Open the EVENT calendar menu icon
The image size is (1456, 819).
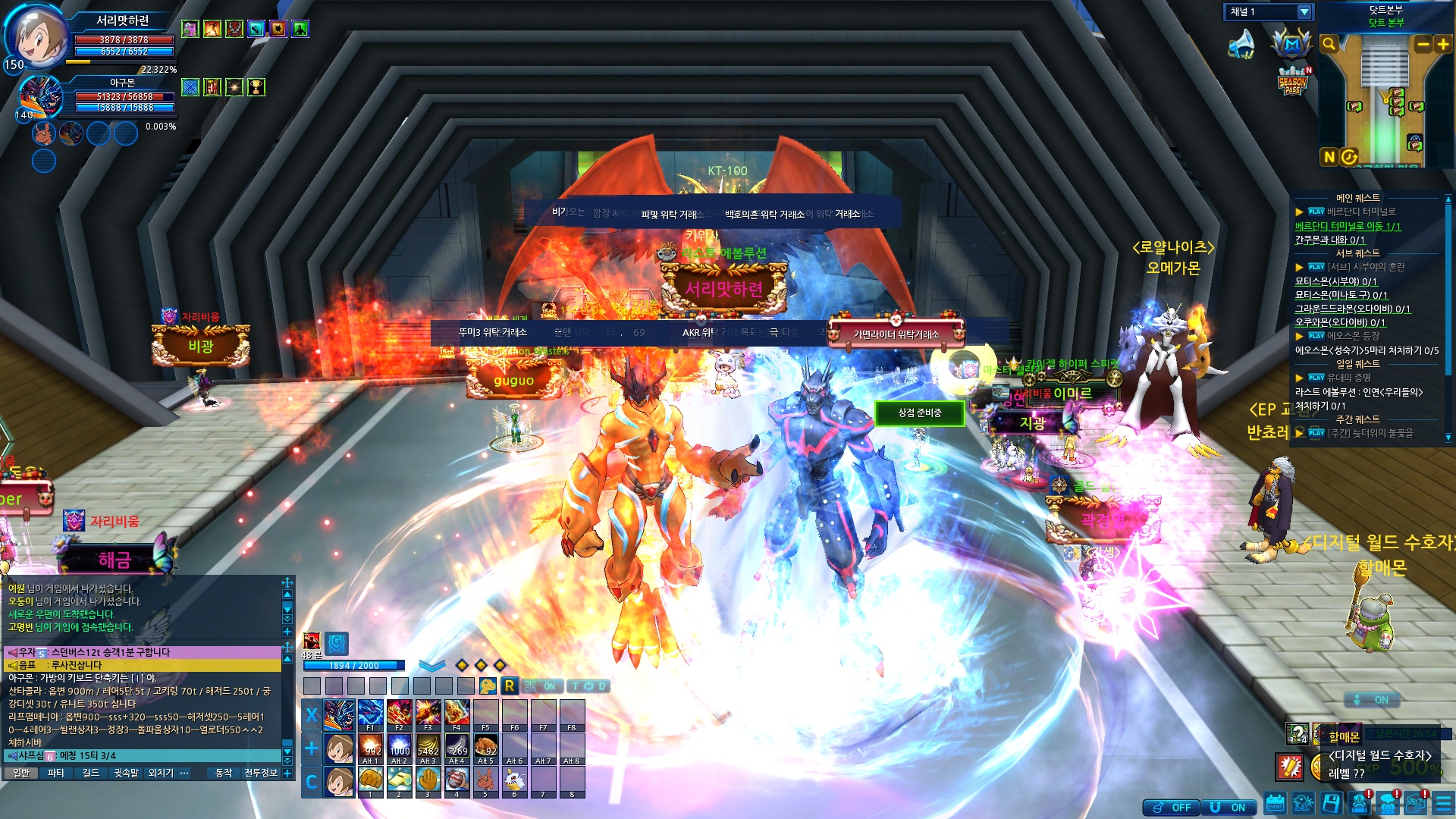point(1275,803)
